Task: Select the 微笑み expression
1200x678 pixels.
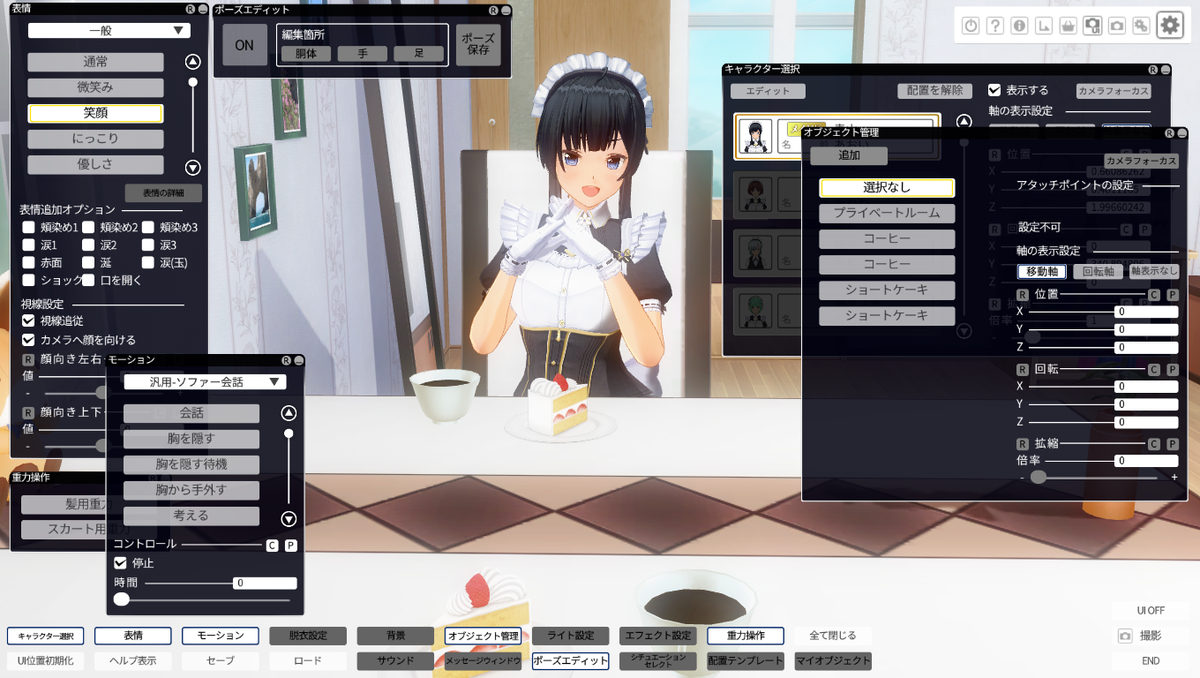Action: click(95, 88)
